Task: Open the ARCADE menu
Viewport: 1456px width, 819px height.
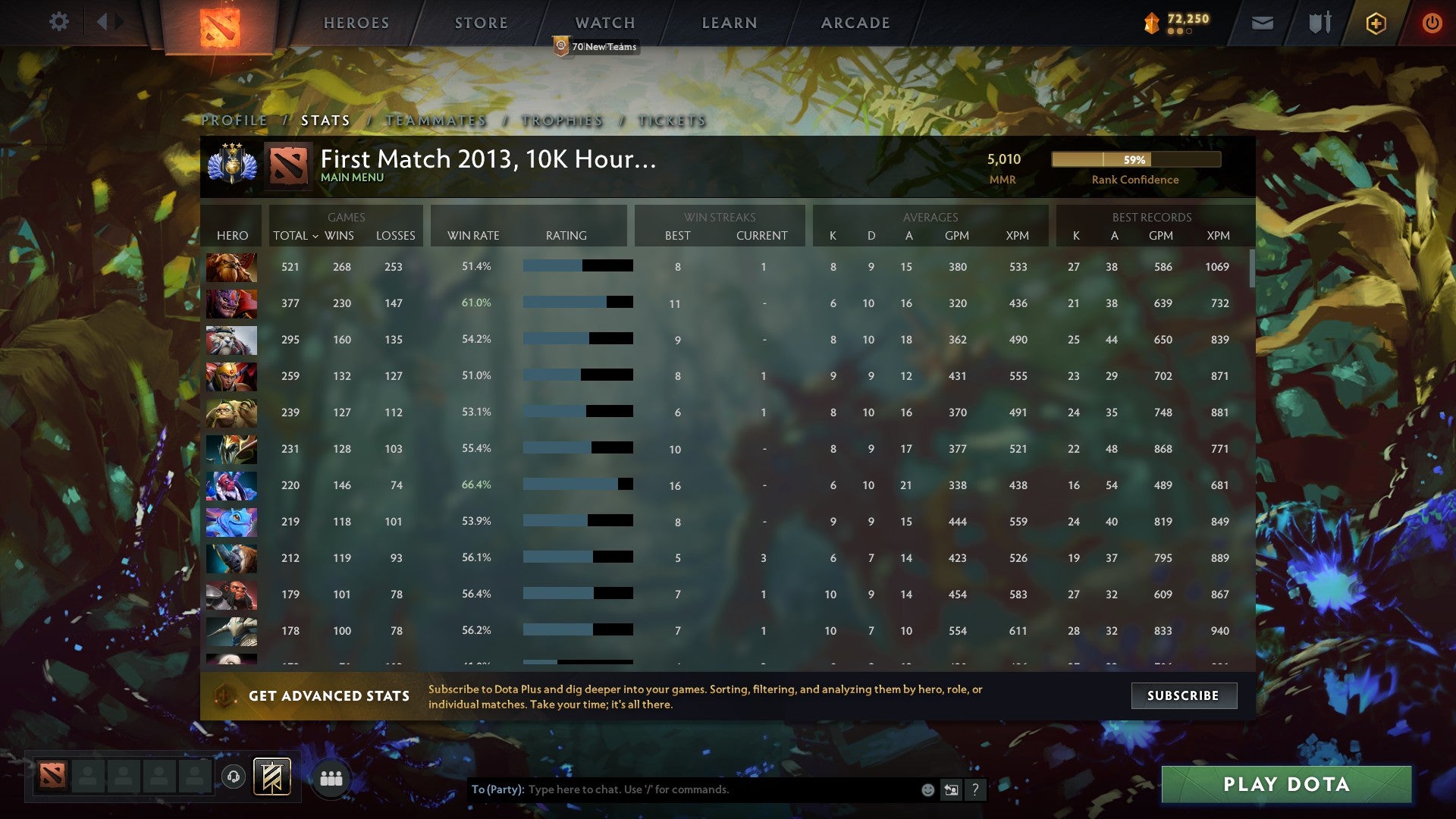Action: pyautogui.click(x=854, y=23)
